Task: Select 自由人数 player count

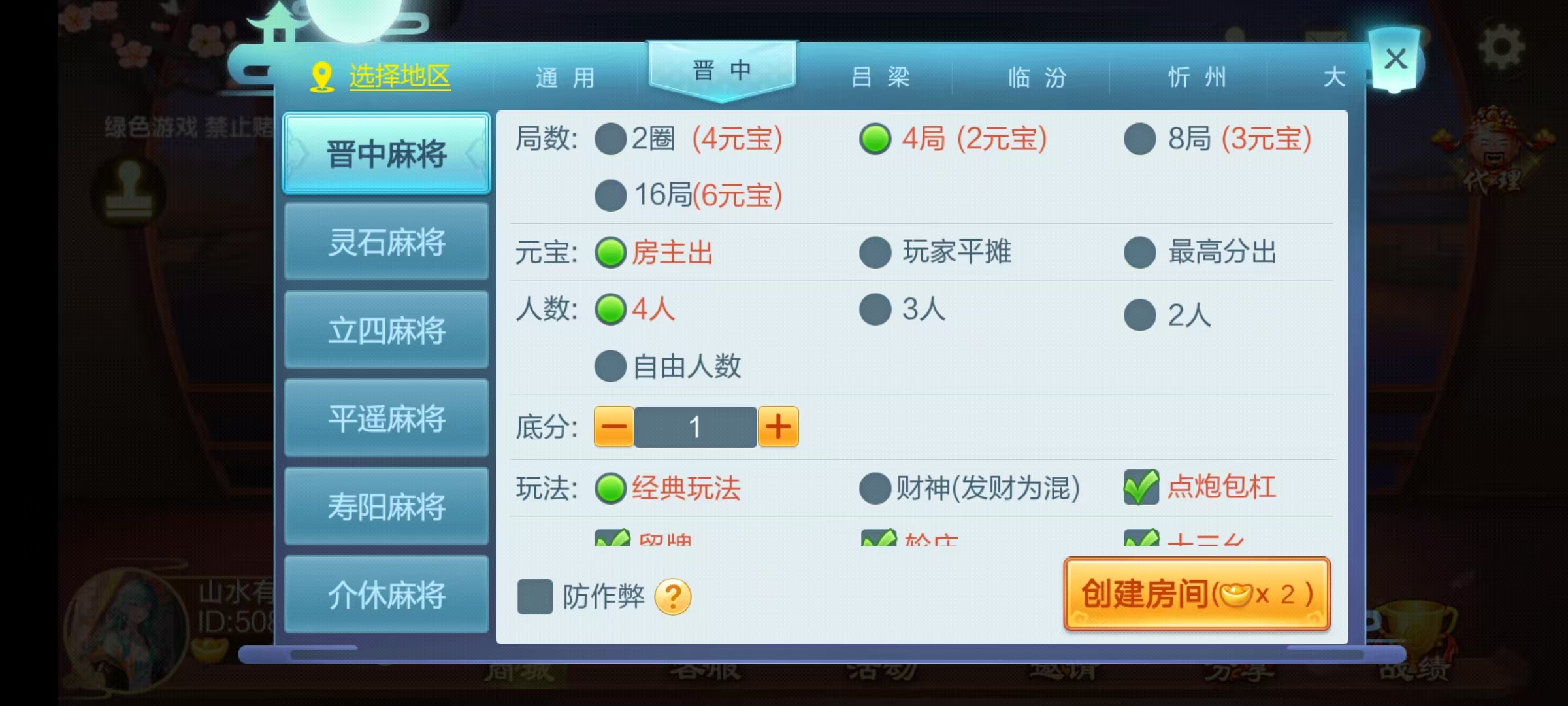Action: 610,367
